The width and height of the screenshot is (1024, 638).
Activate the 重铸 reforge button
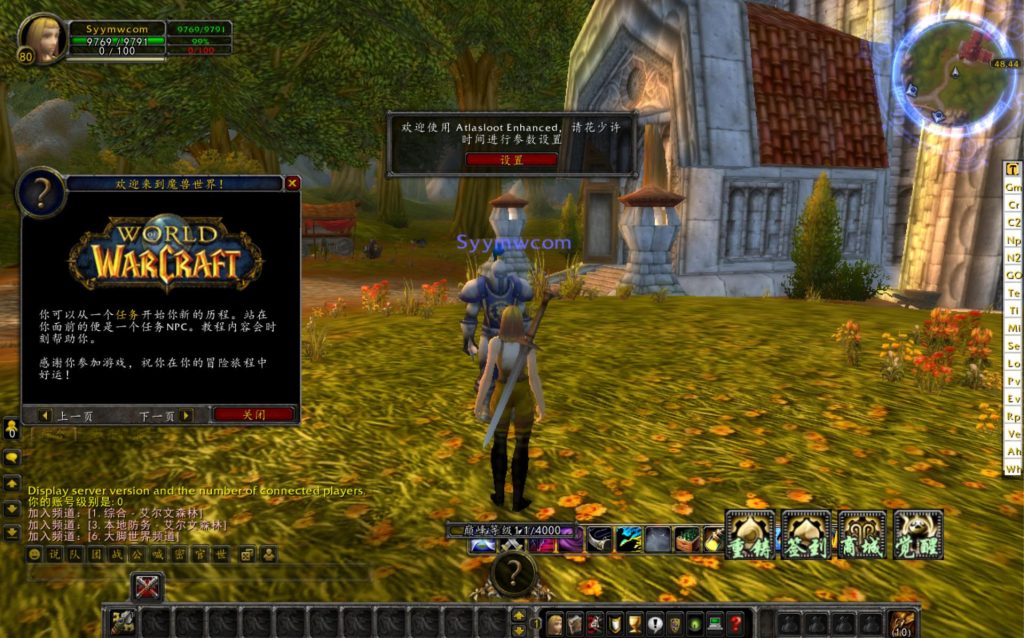749,534
